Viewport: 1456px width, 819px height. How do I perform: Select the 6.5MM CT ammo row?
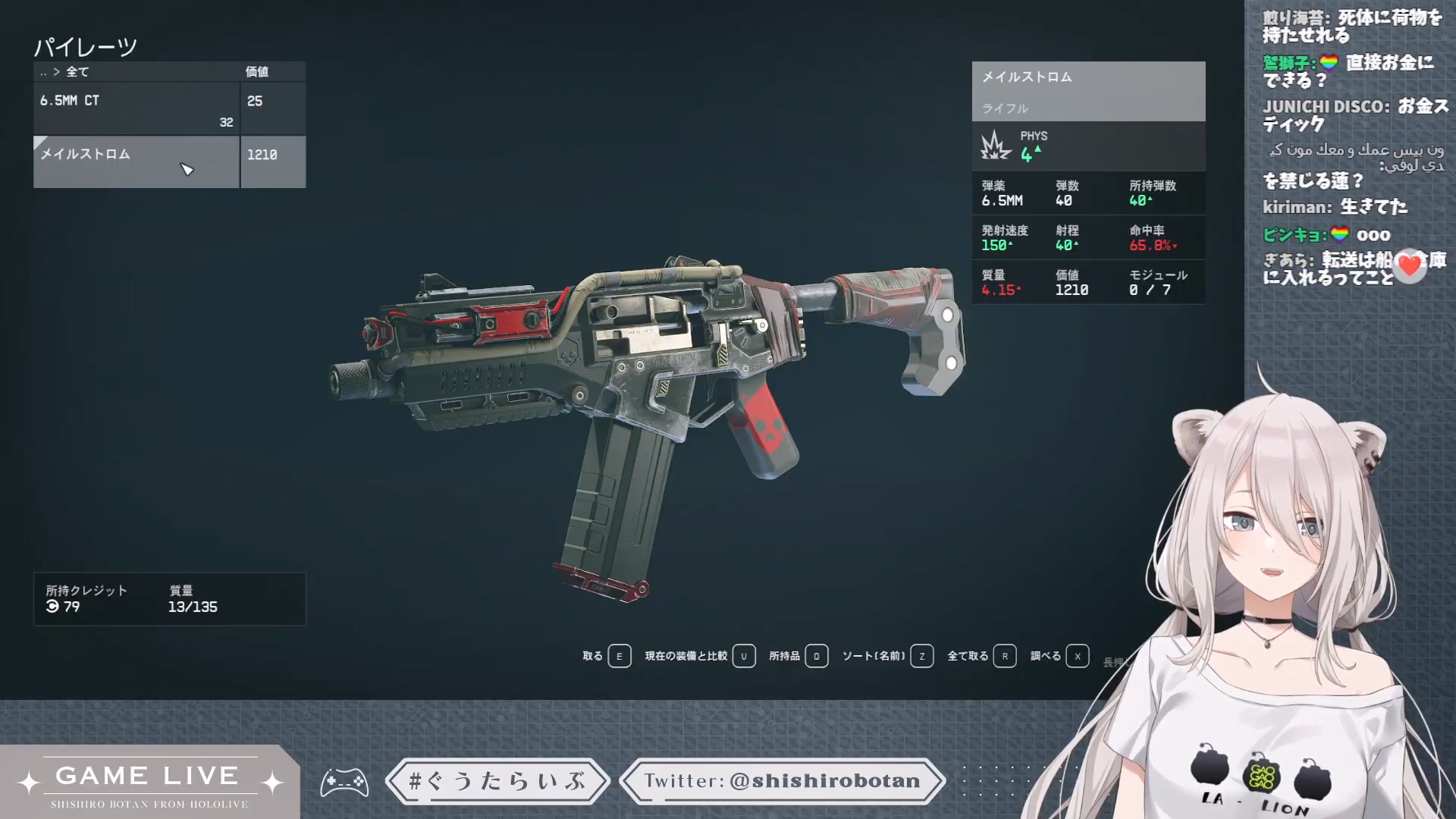pos(136,109)
